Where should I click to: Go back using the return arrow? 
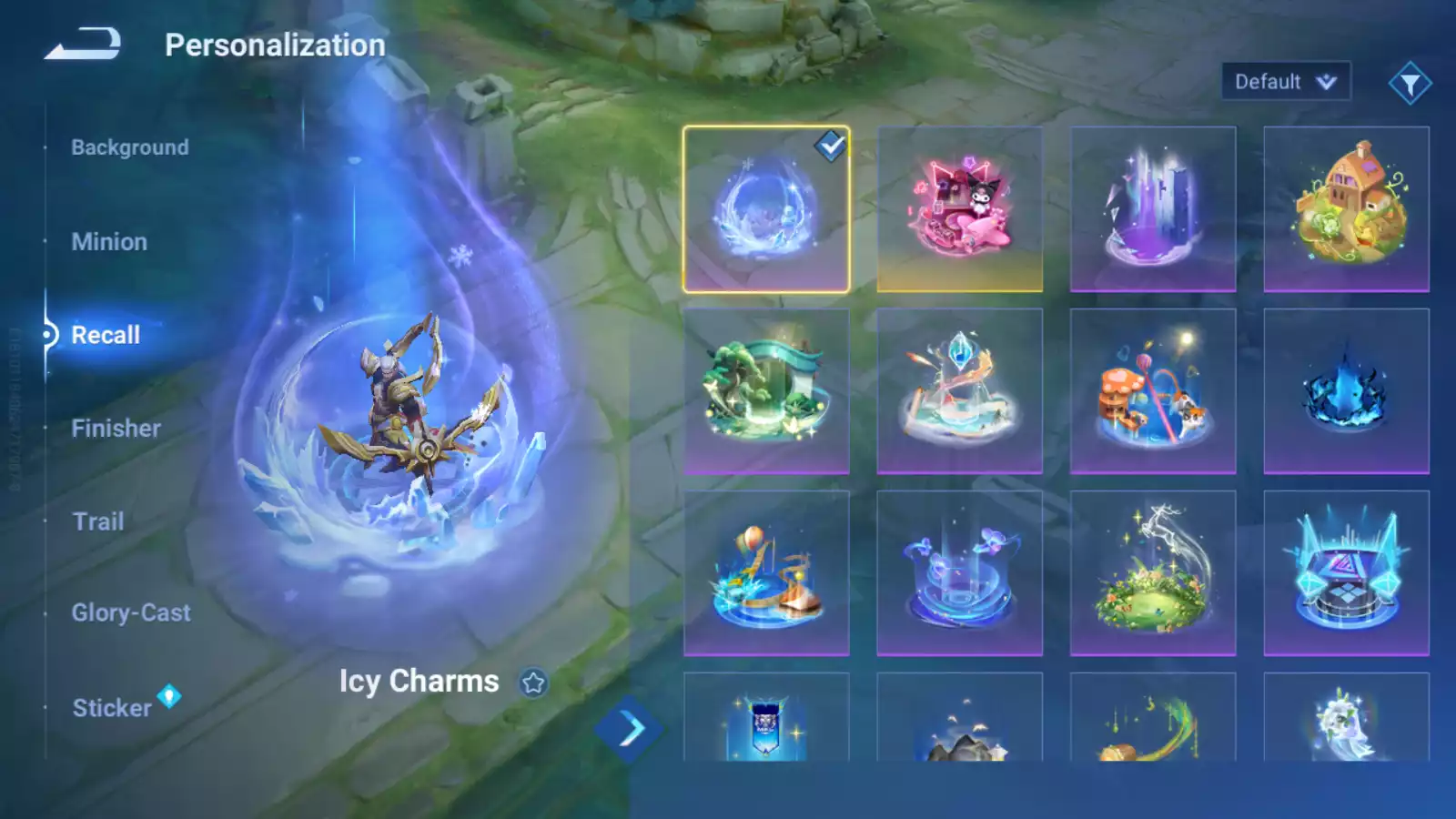coord(83,44)
